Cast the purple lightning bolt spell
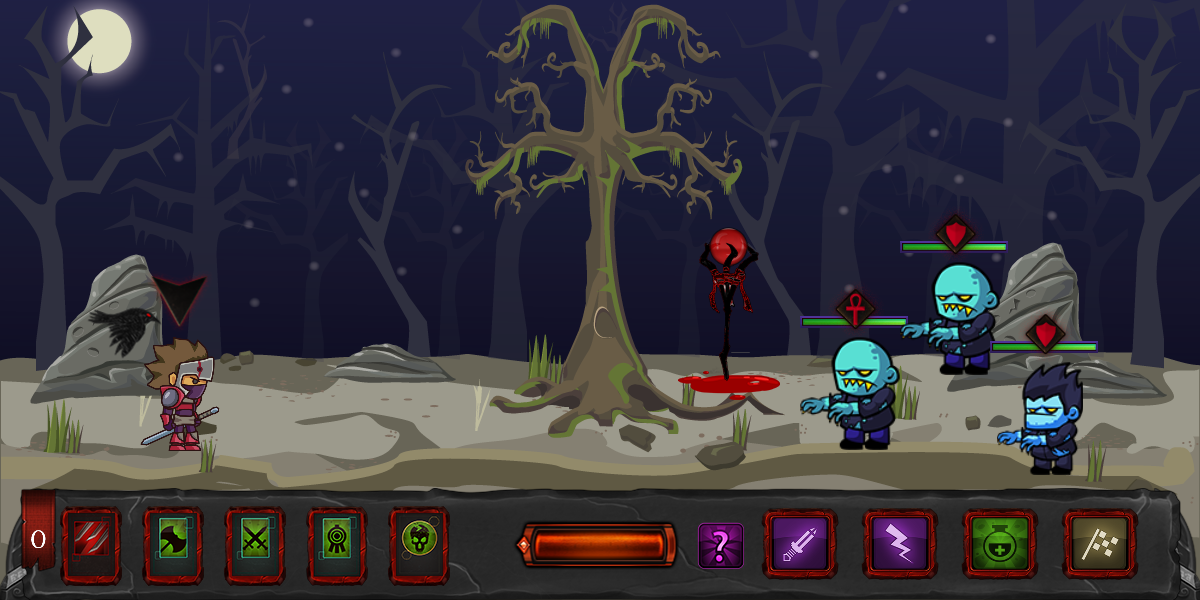 tap(900, 544)
